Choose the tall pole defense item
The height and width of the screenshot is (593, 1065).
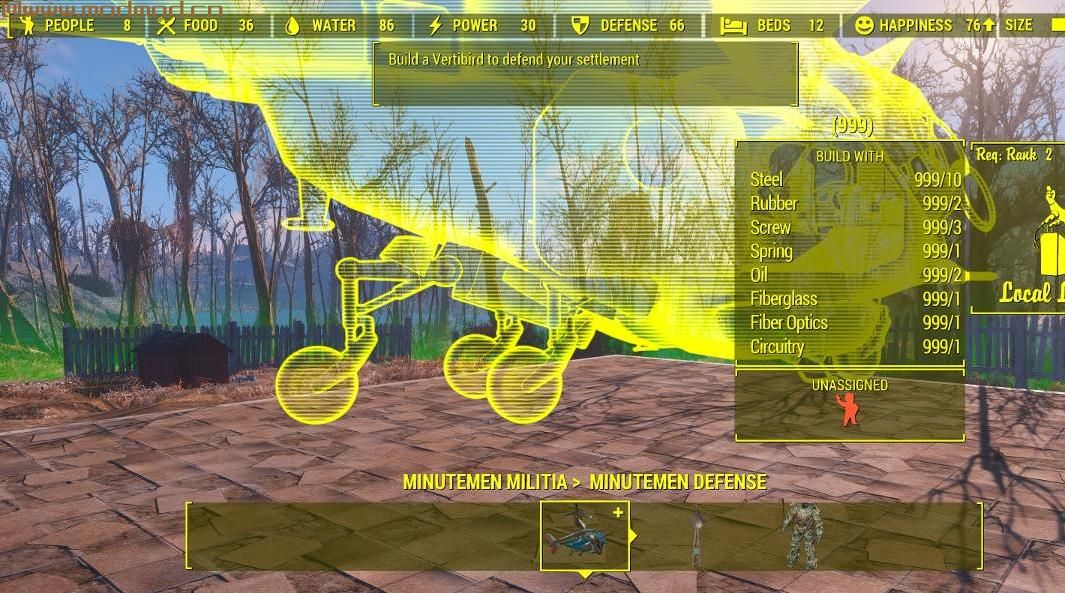(696, 536)
